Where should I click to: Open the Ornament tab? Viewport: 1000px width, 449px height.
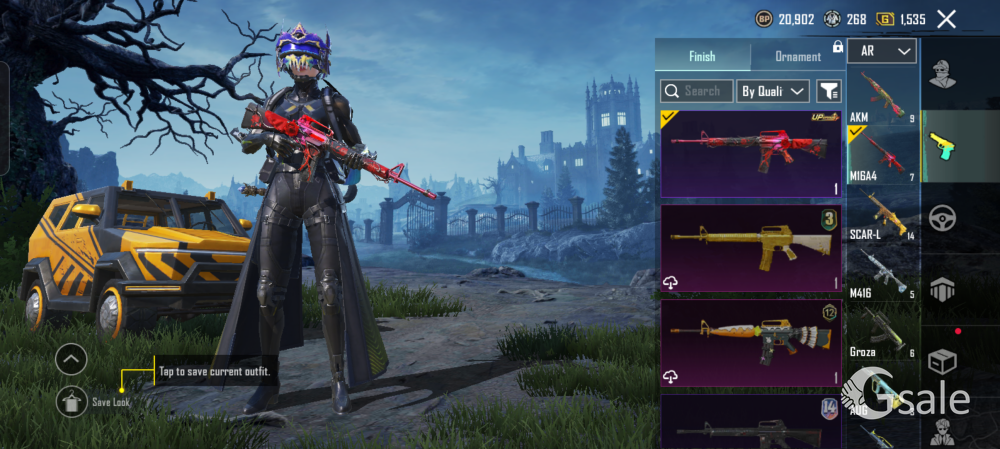point(798,56)
